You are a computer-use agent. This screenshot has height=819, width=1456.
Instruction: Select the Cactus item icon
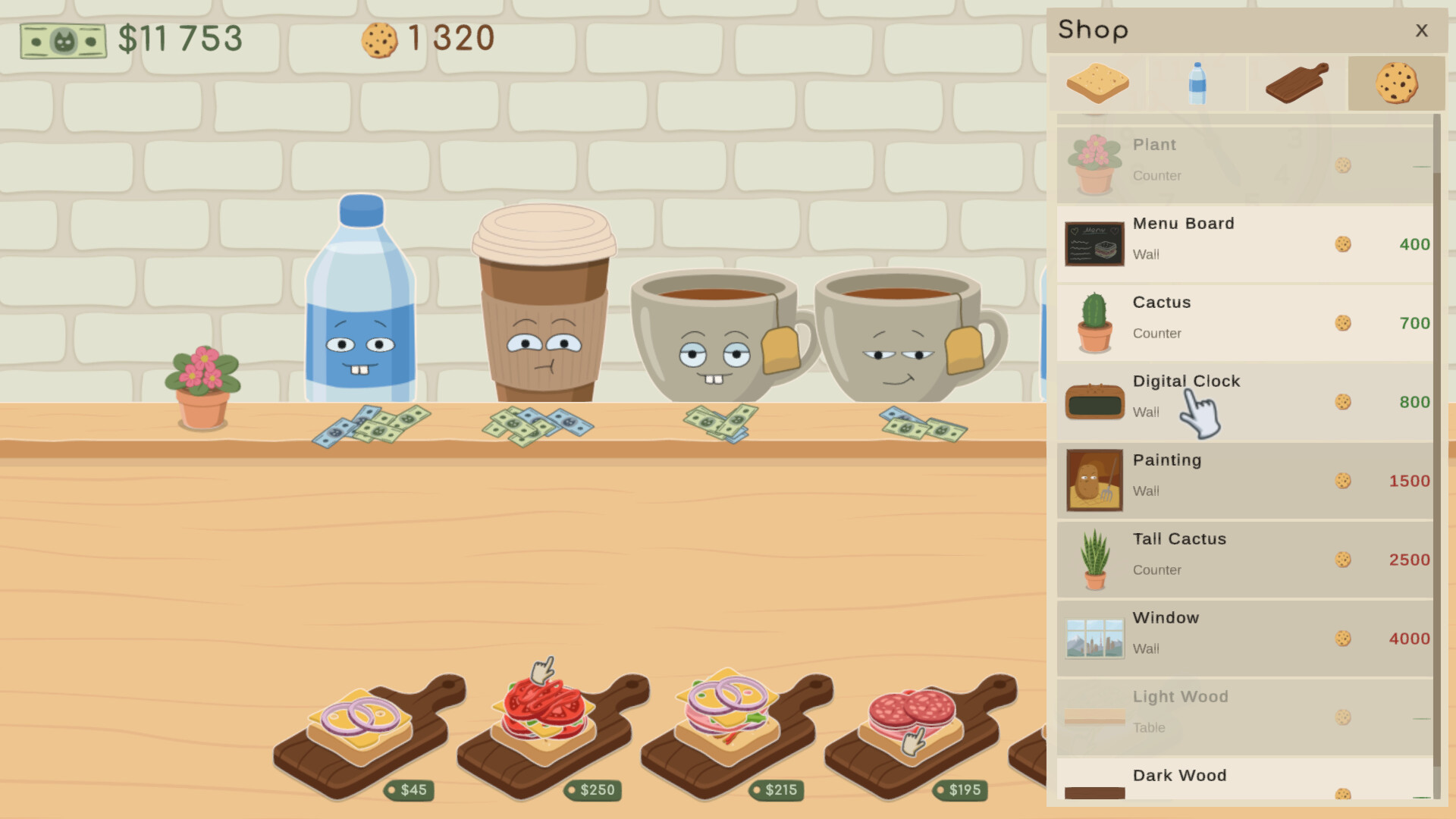(x=1094, y=322)
